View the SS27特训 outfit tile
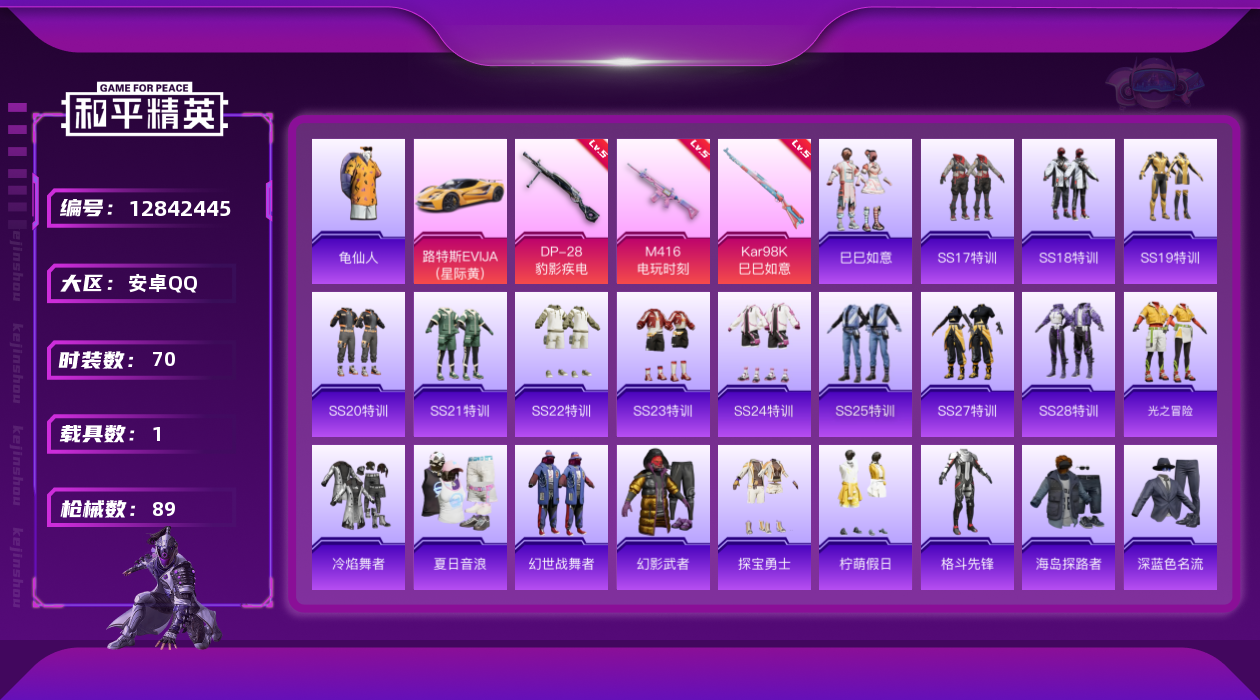This screenshot has width=1260, height=700. (x=967, y=364)
